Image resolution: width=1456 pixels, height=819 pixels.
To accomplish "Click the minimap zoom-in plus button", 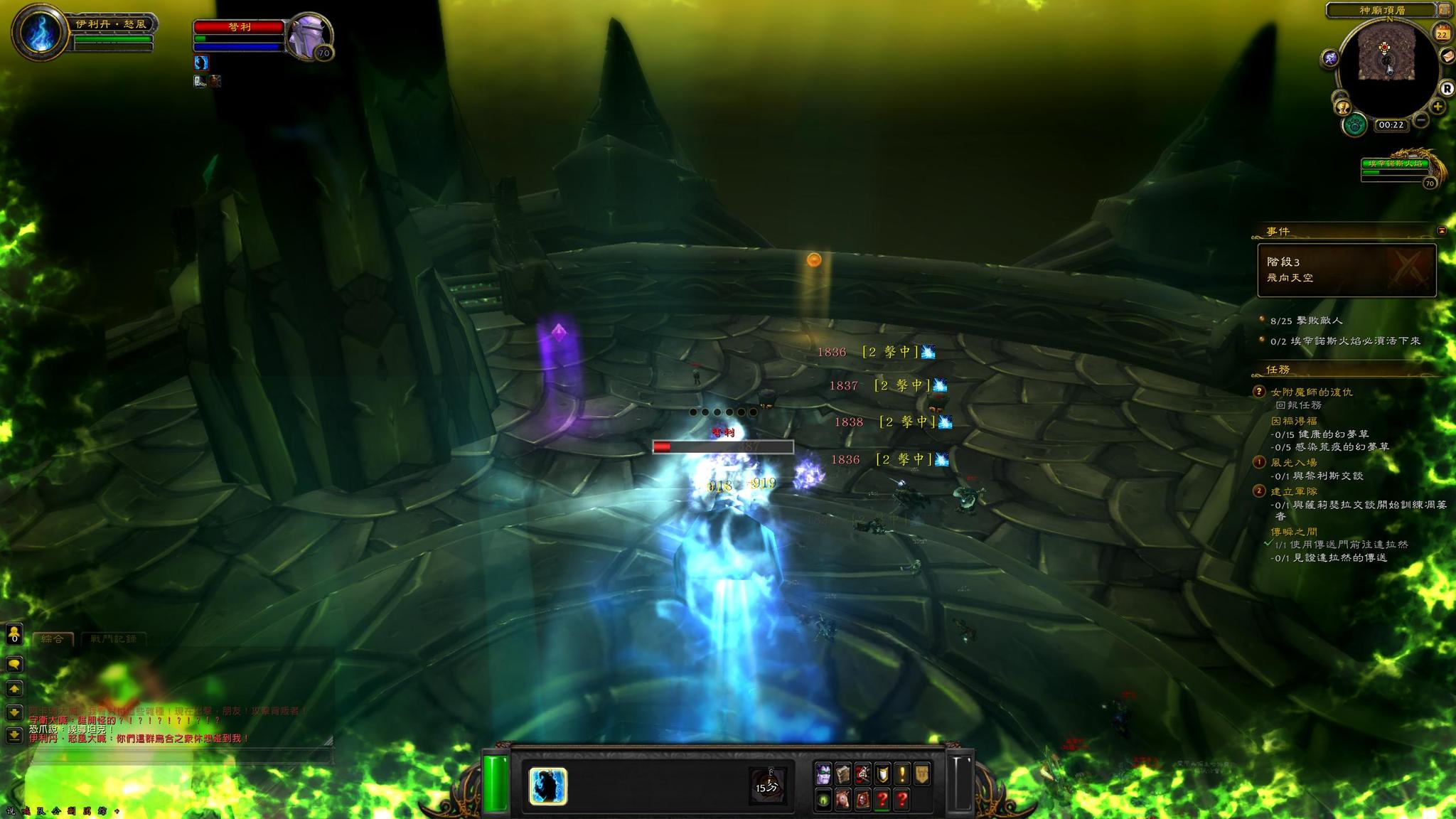I will pyautogui.click(x=1438, y=107).
